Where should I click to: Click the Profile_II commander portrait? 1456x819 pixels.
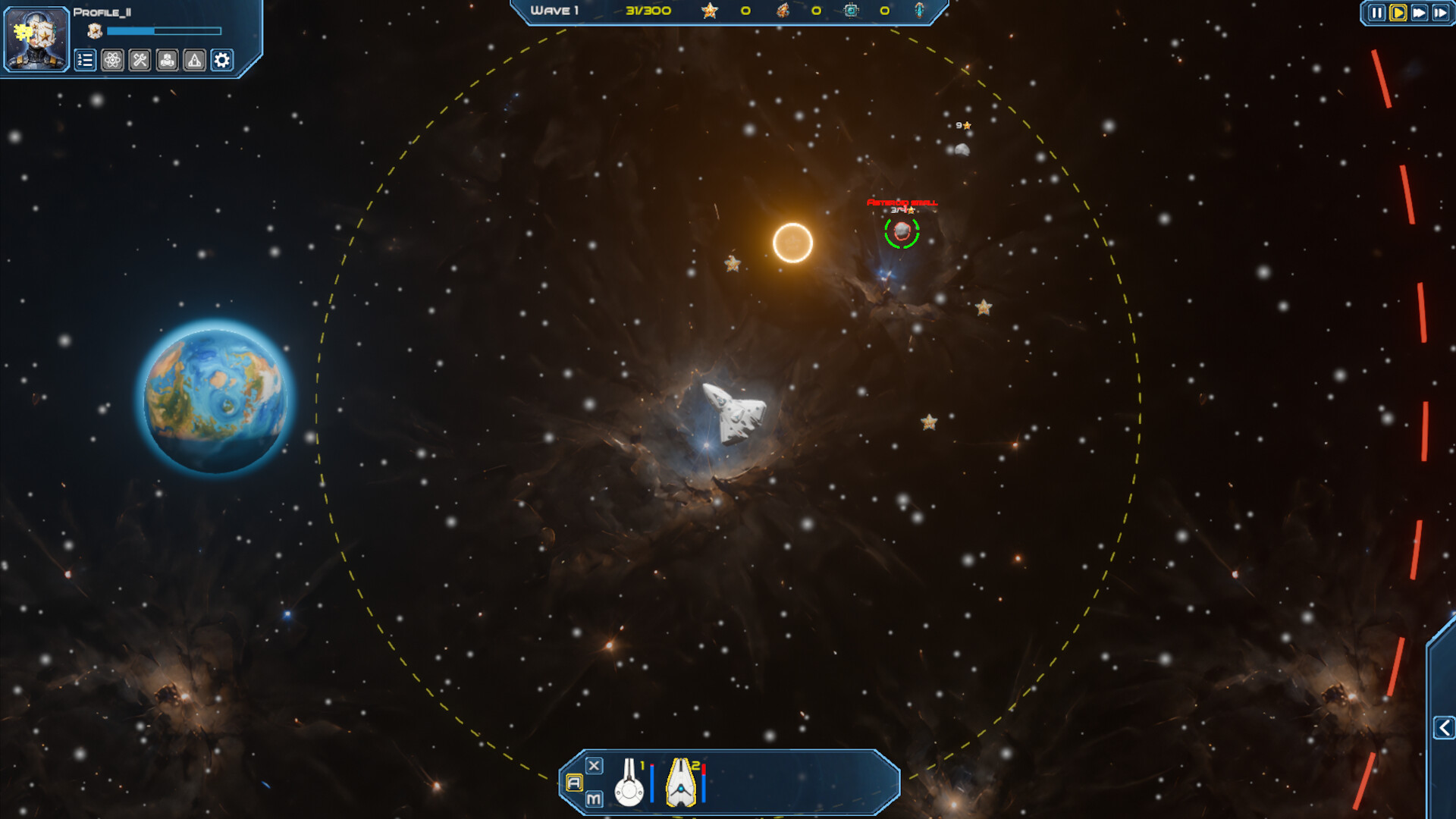(36, 38)
